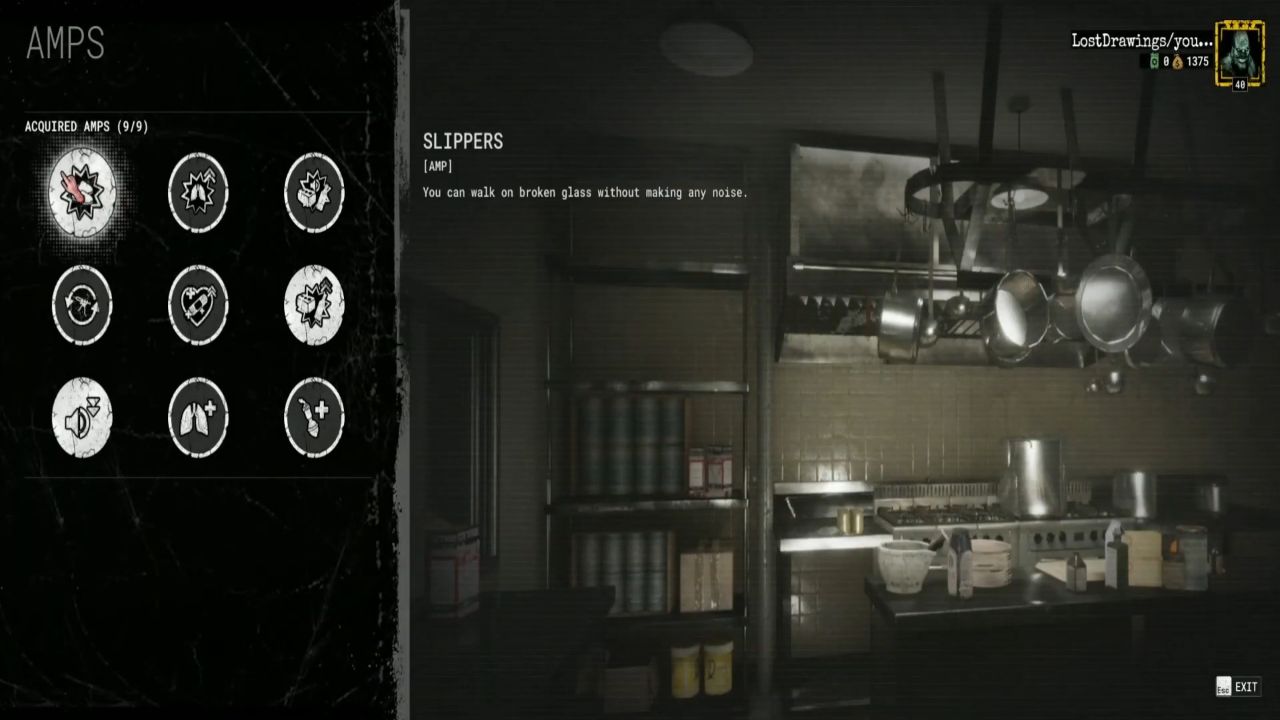Click the Esc EXIT button
This screenshot has width=1280, height=720.
click(x=1236, y=687)
